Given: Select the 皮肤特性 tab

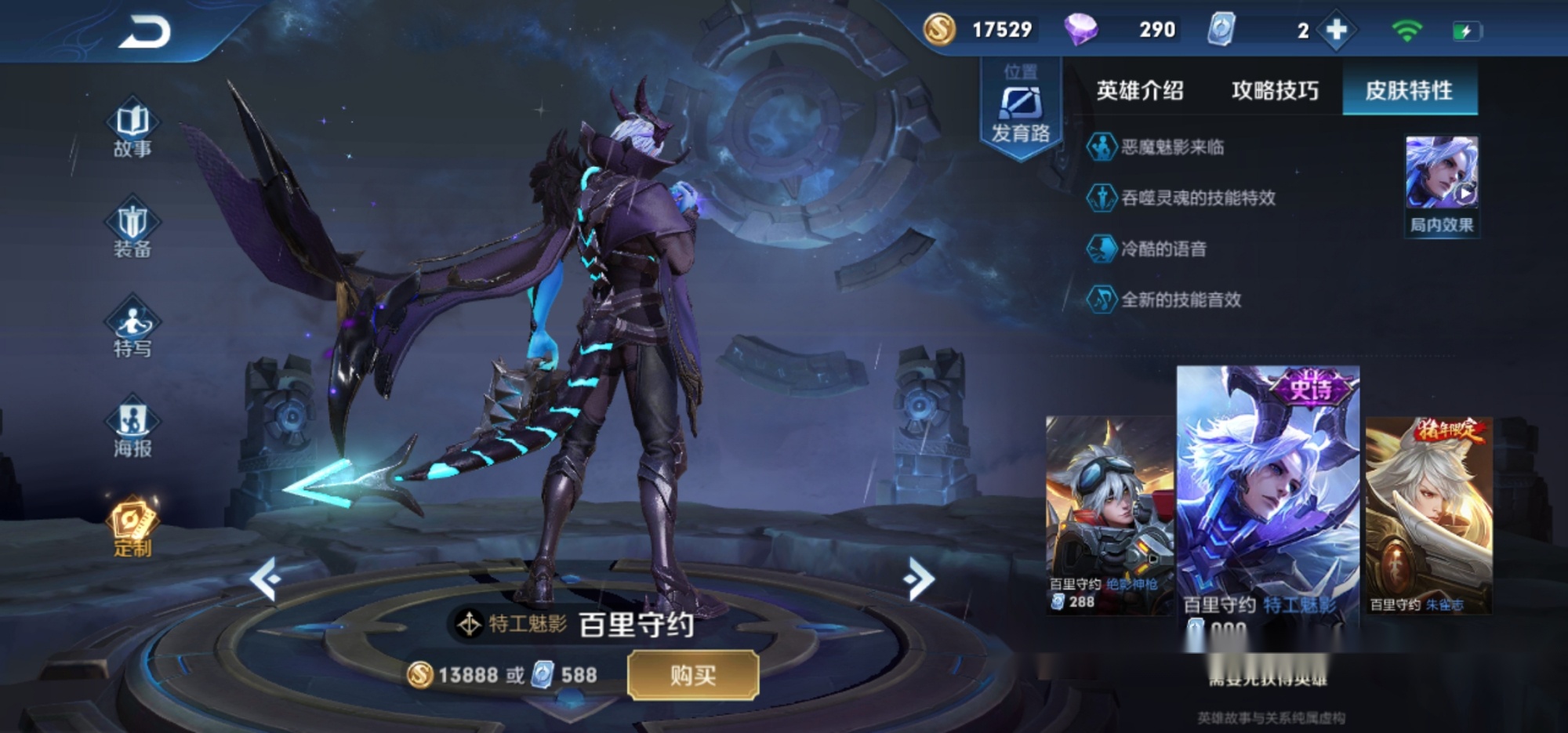Looking at the screenshot, I should pyautogui.click(x=1409, y=91).
